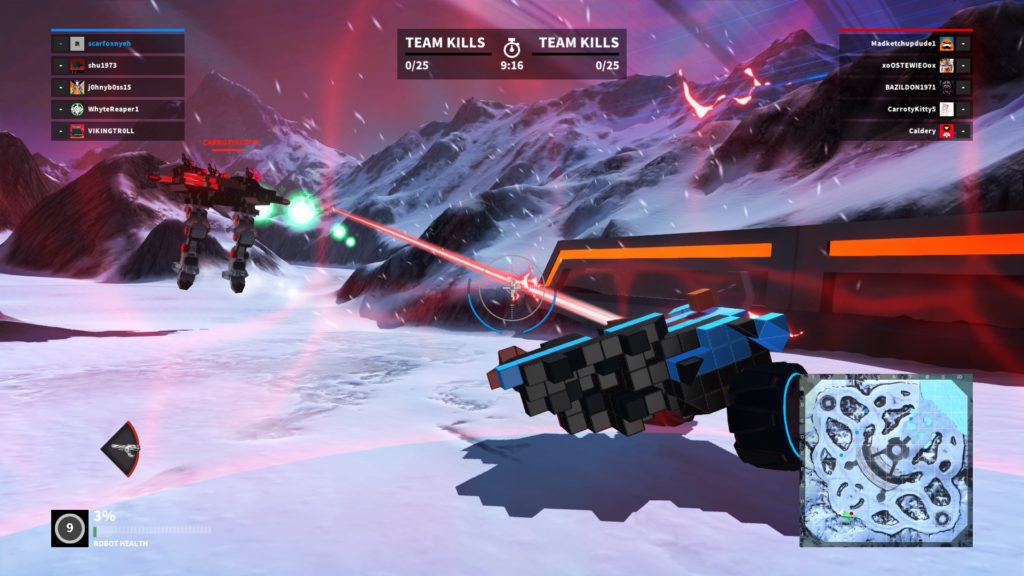Select WhyteReaper1 in the player list
This screenshot has height=576, width=1024.
[118, 109]
